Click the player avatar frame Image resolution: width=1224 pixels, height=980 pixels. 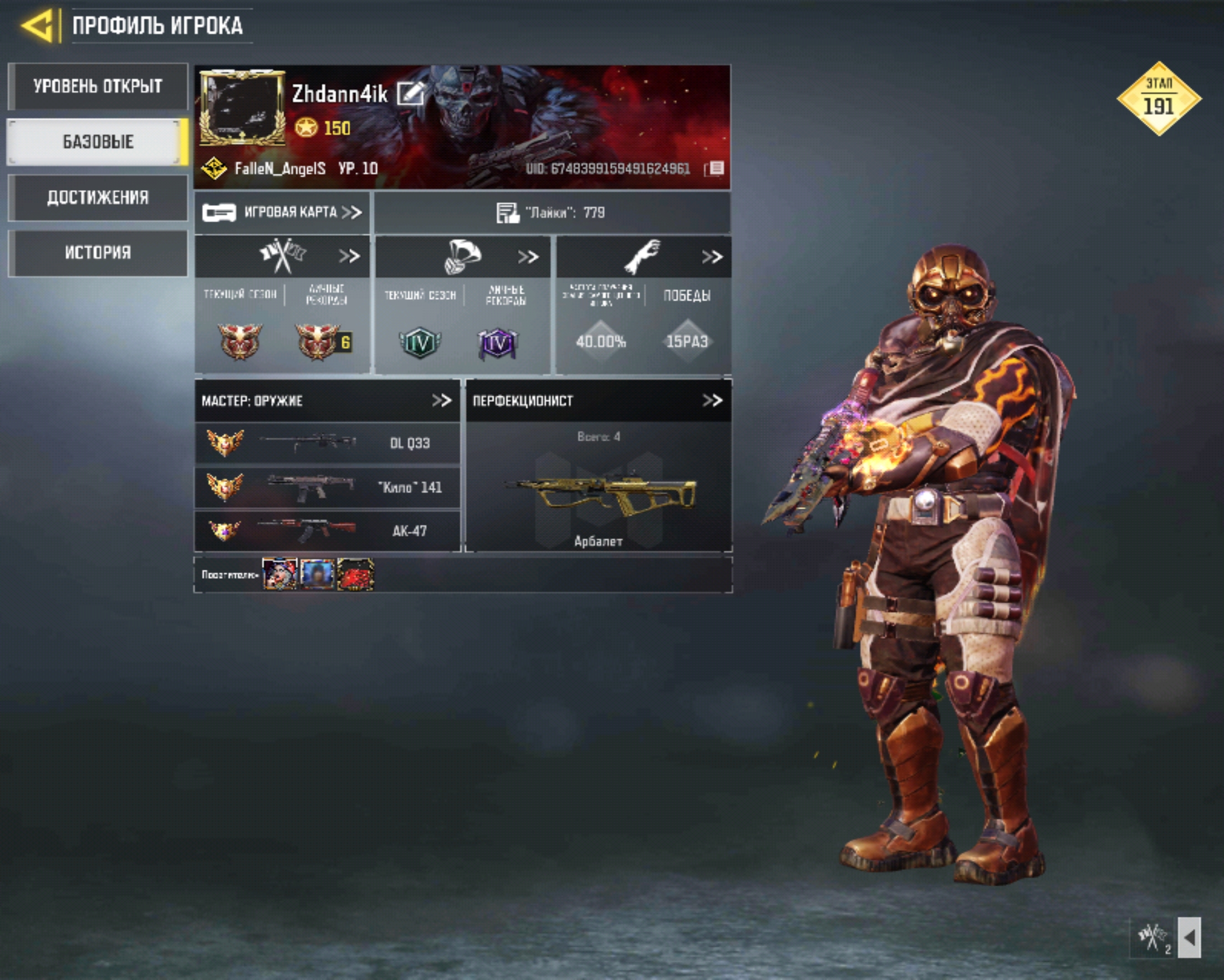click(242, 108)
